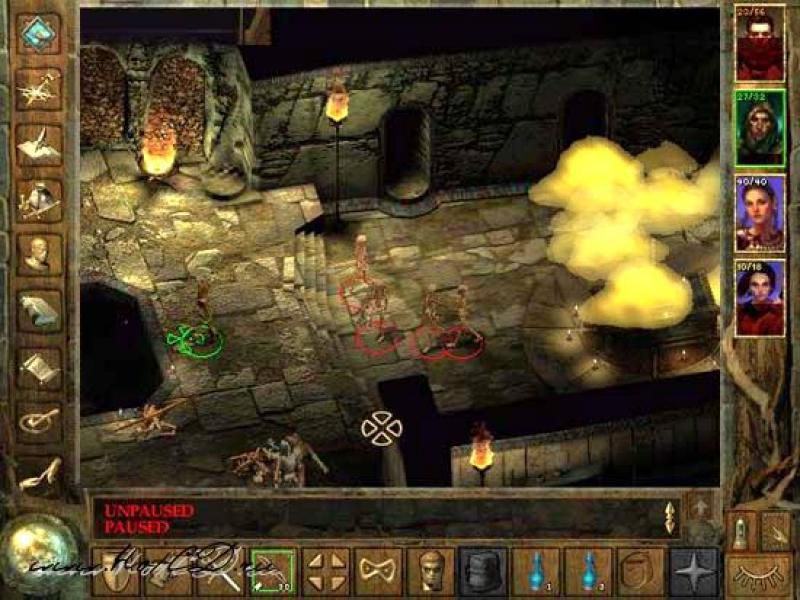Image resolution: width=800 pixels, height=600 pixels.
Task: Open the inventory helmet-and-armor icon
Action: (38, 200)
